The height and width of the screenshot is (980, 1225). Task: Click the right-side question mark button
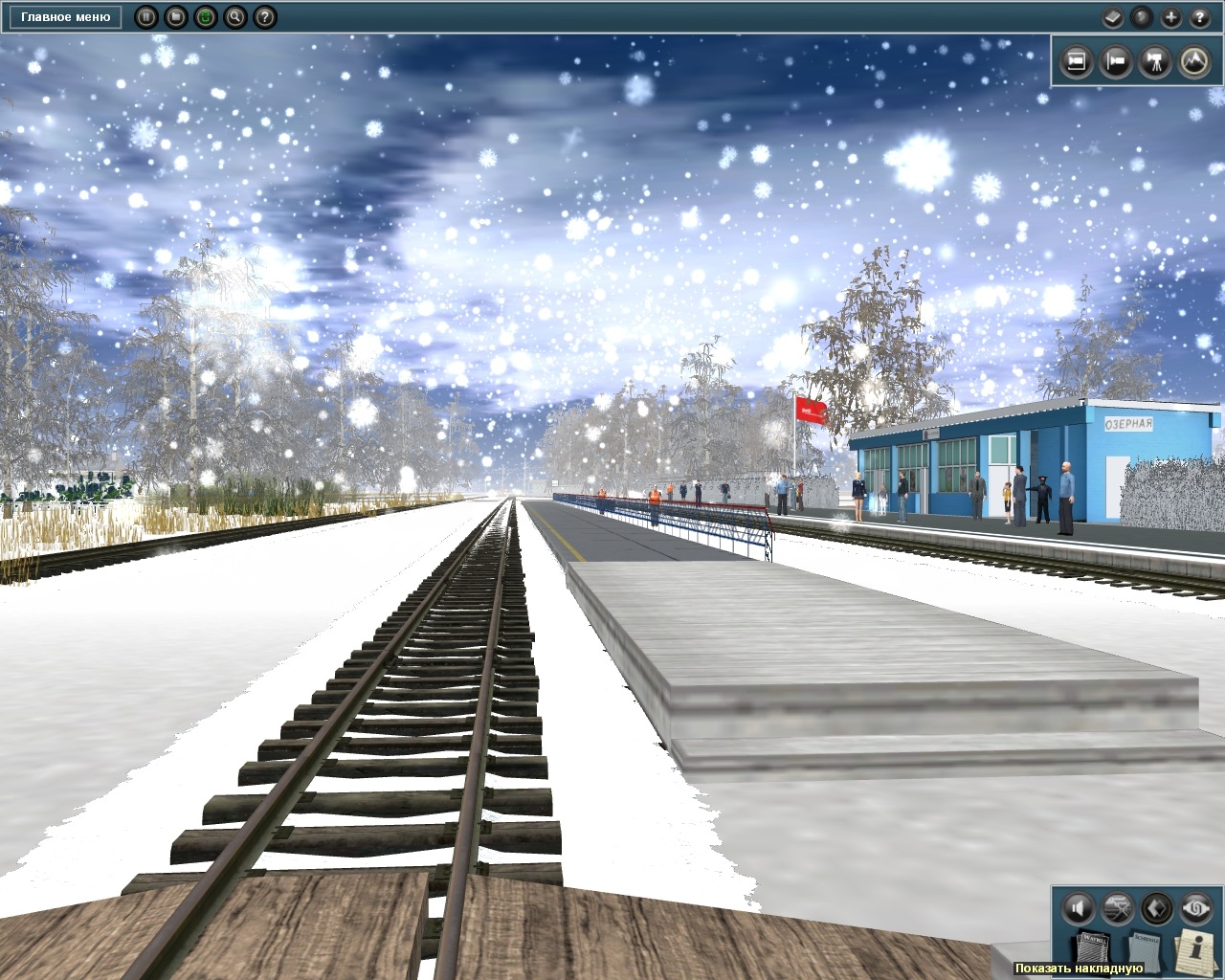(x=1200, y=17)
